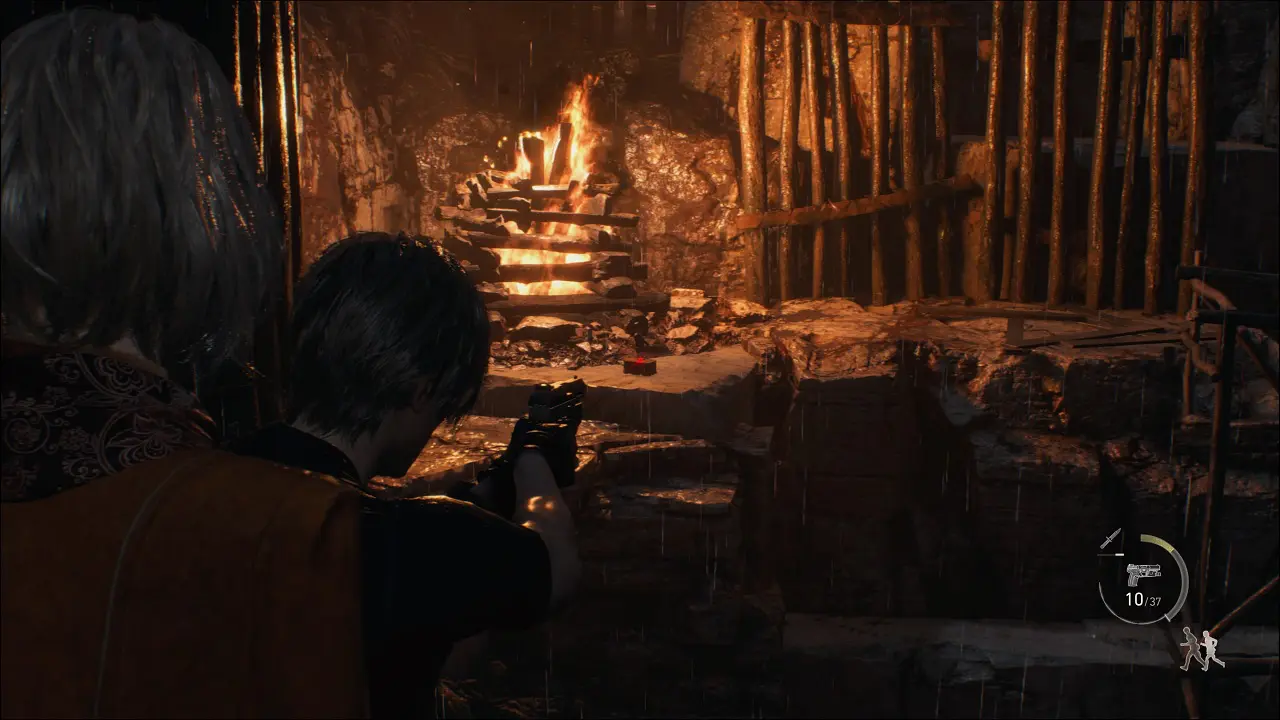Viewport: 1280px width, 720px height.
Task: Click the combat knife icon
Action: 1110,539
